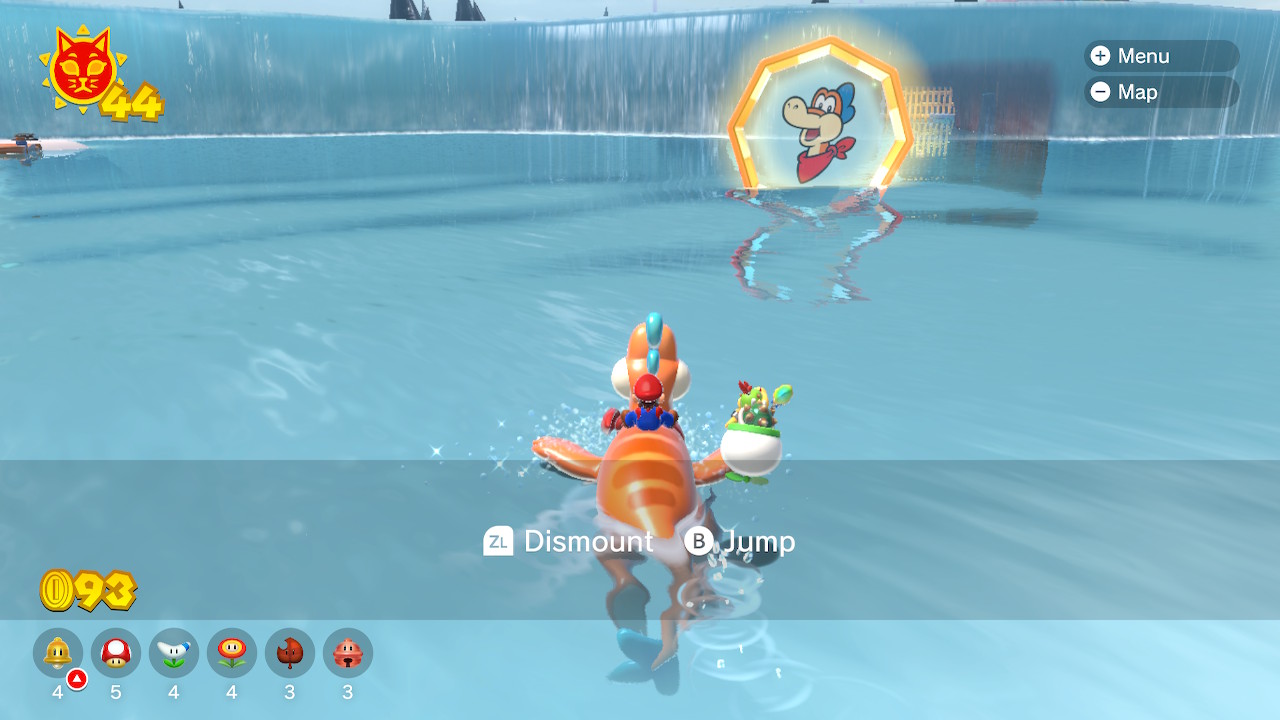Select the brown Super Leaf item
The image size is (1280, 720).
coord(290,653)
